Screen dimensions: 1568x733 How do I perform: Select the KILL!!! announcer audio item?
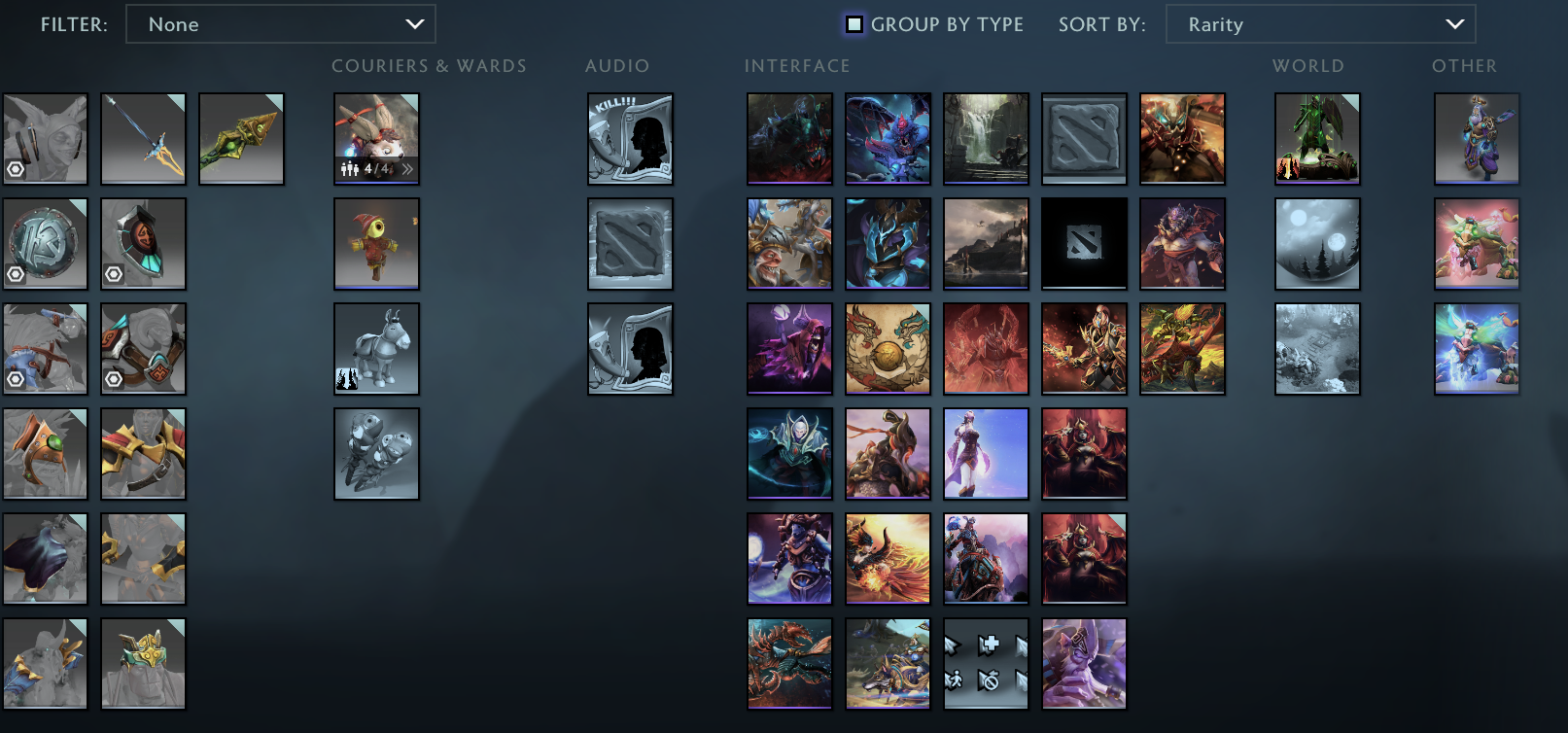(629, 139)
